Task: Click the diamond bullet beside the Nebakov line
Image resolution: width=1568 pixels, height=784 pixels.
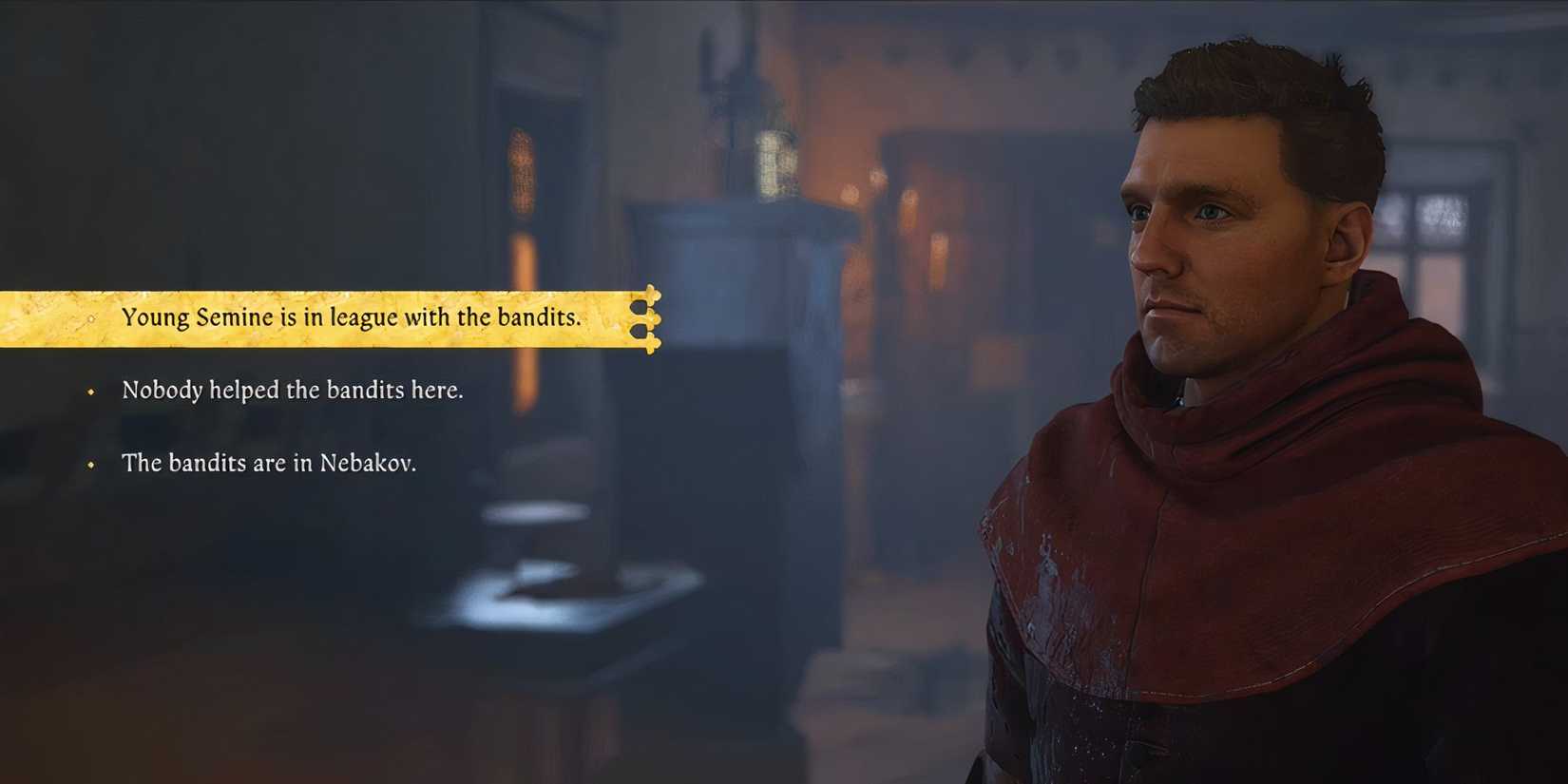Action: [x=91, y=465]
